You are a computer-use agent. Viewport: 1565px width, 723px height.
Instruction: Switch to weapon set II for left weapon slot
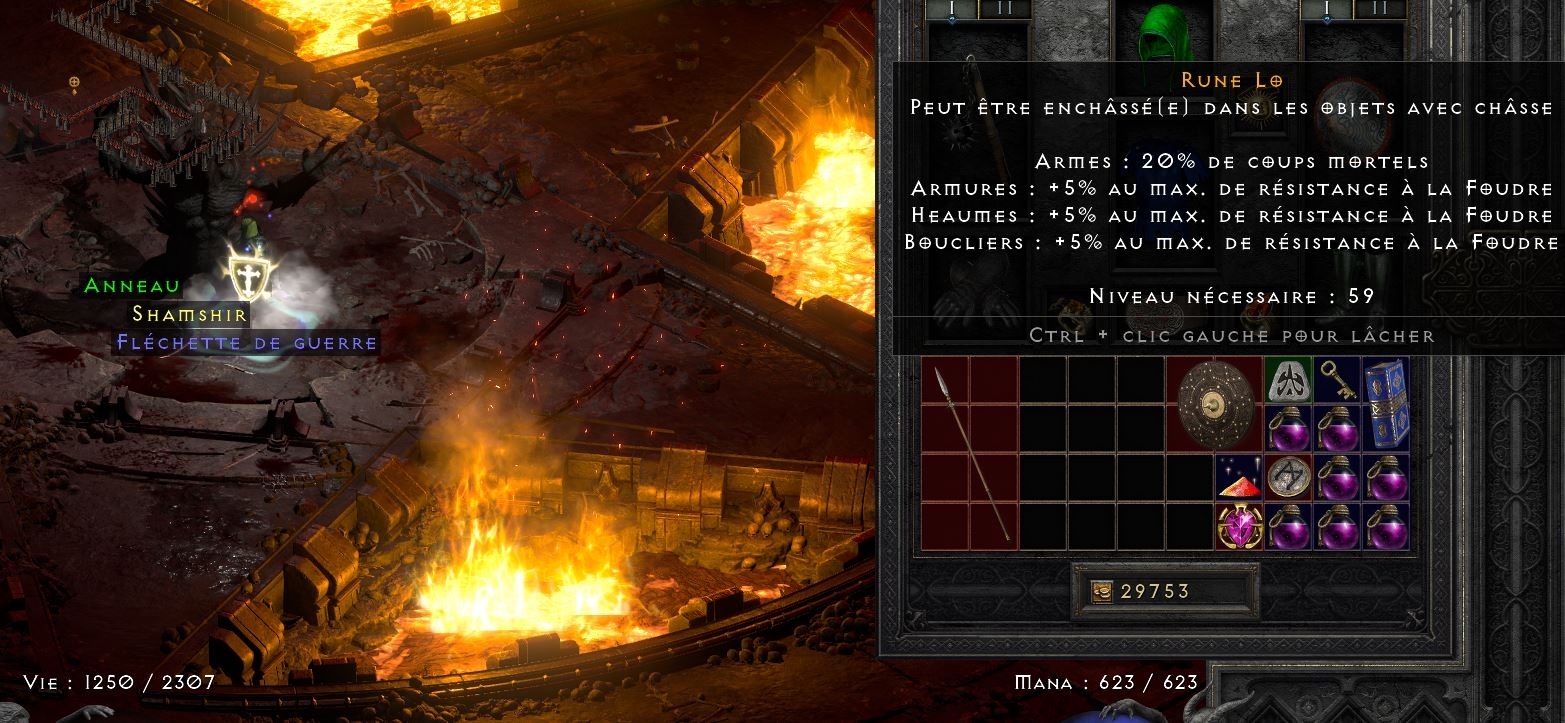1003,9
